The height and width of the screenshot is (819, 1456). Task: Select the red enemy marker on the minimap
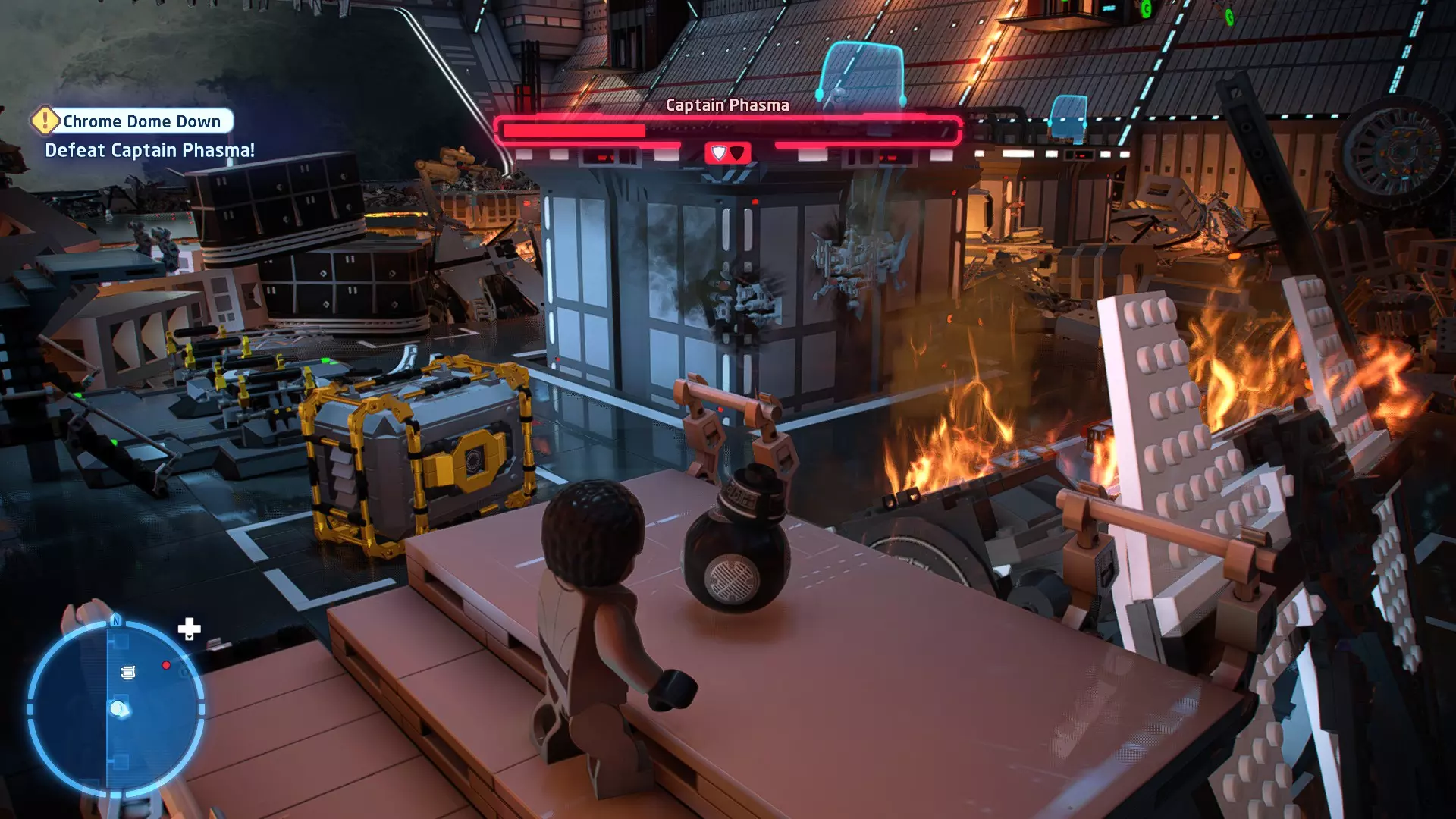point(166,666)
